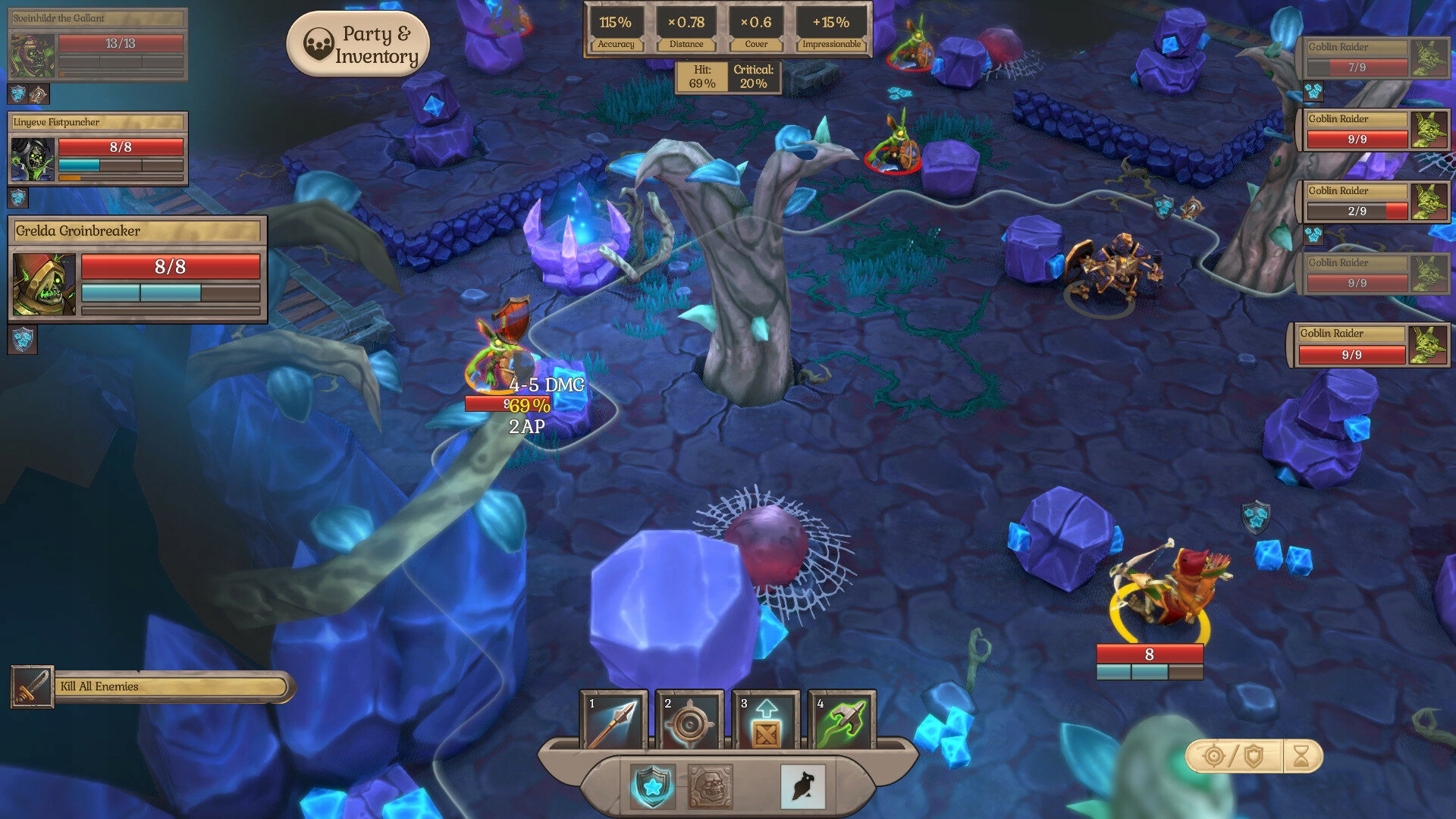Open the Party & Inventory screen
Viewport: 1456px width, 819px height.
coord(358,45)
